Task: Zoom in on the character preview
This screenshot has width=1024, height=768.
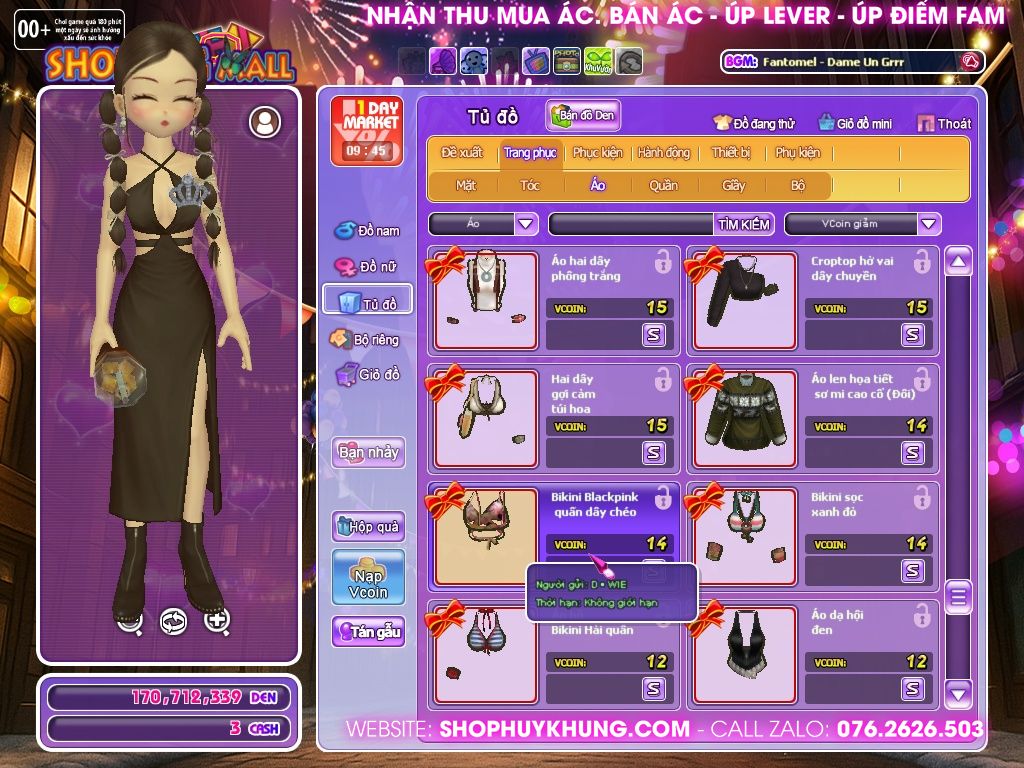Action: [x=217, y=621]
